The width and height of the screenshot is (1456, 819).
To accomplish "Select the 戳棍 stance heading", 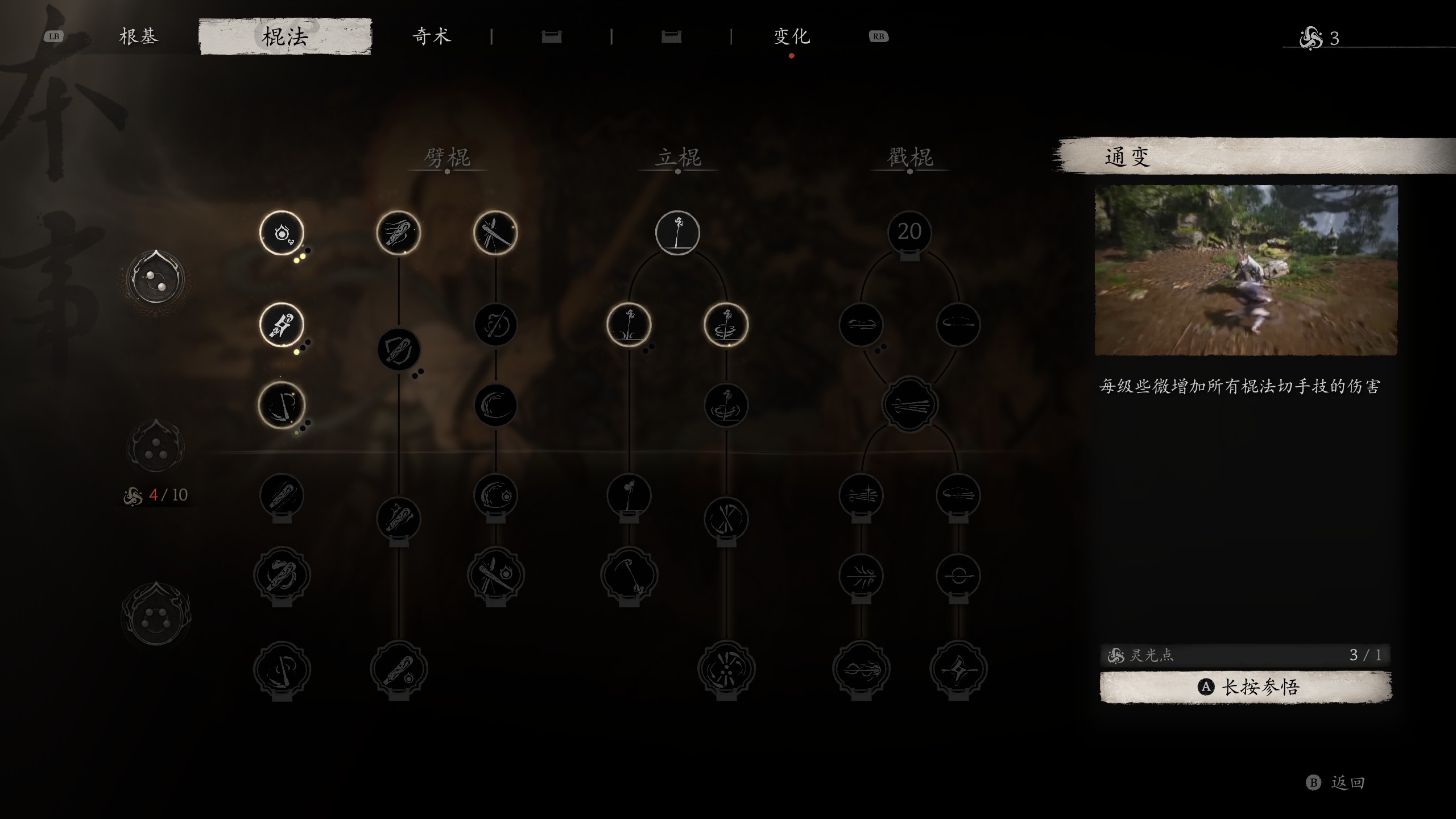I will 909,158.
